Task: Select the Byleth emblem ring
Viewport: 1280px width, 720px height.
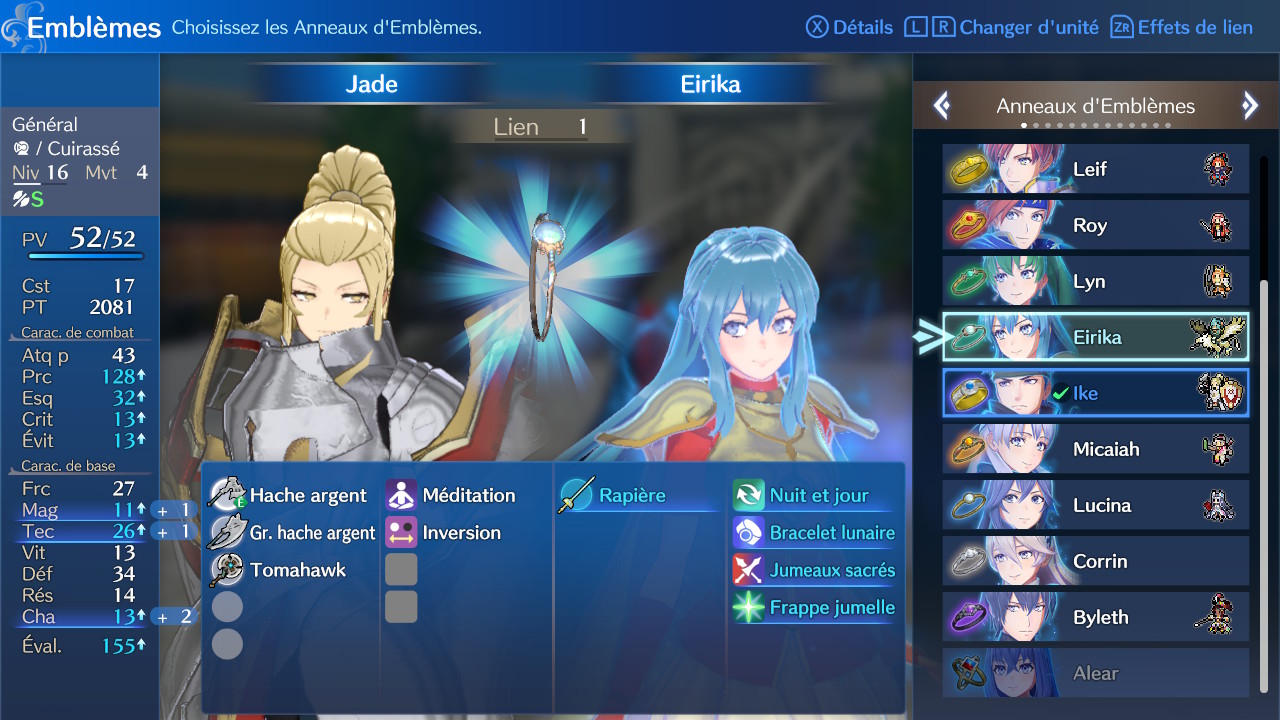Action: 1095,617
